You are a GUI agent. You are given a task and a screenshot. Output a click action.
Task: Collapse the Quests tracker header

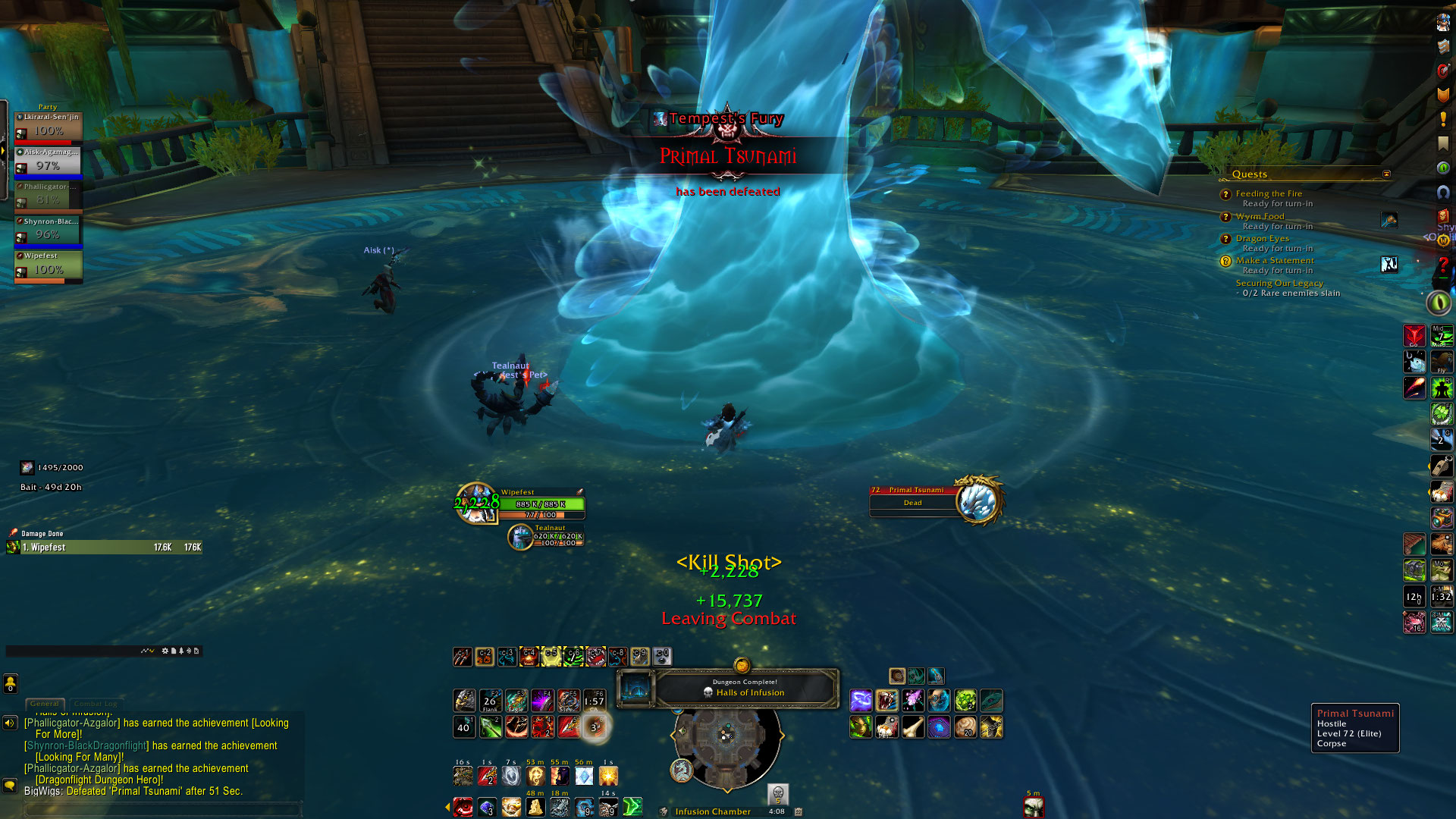[1386, 174]
